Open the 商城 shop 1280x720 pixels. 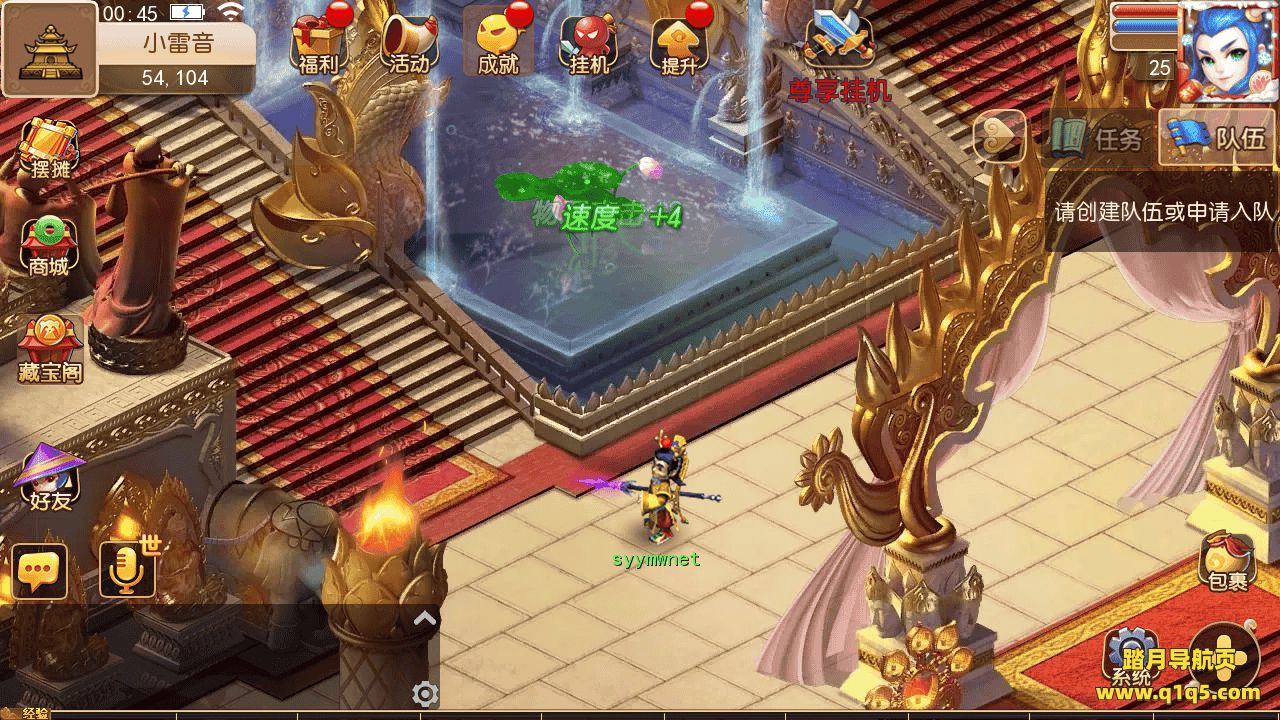[49, 246]
